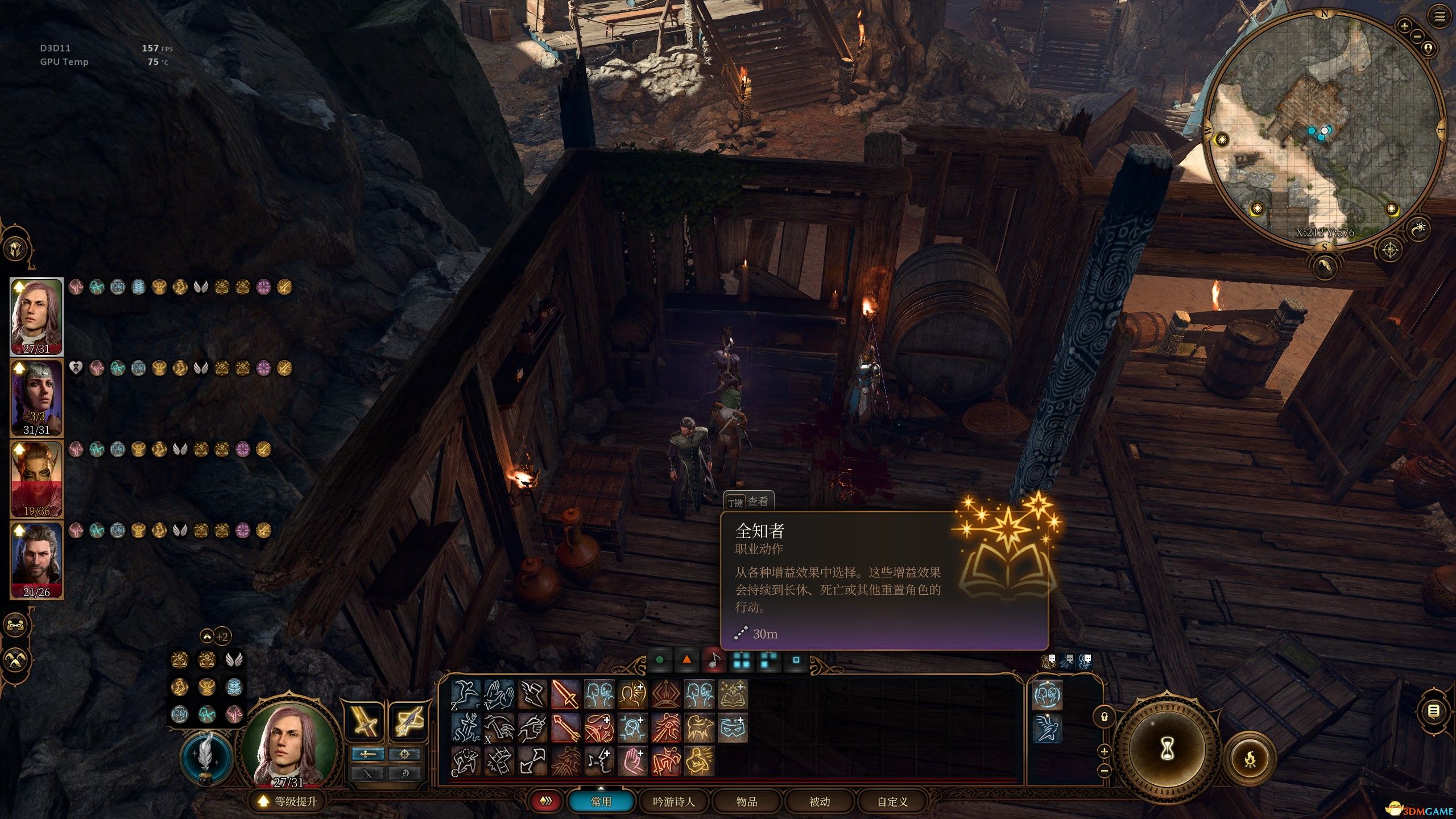Image resolution: width=1456 pixels, height=819 pixels.
Task: Toggle the hotbar padlock button
Action: (1104, 717)
